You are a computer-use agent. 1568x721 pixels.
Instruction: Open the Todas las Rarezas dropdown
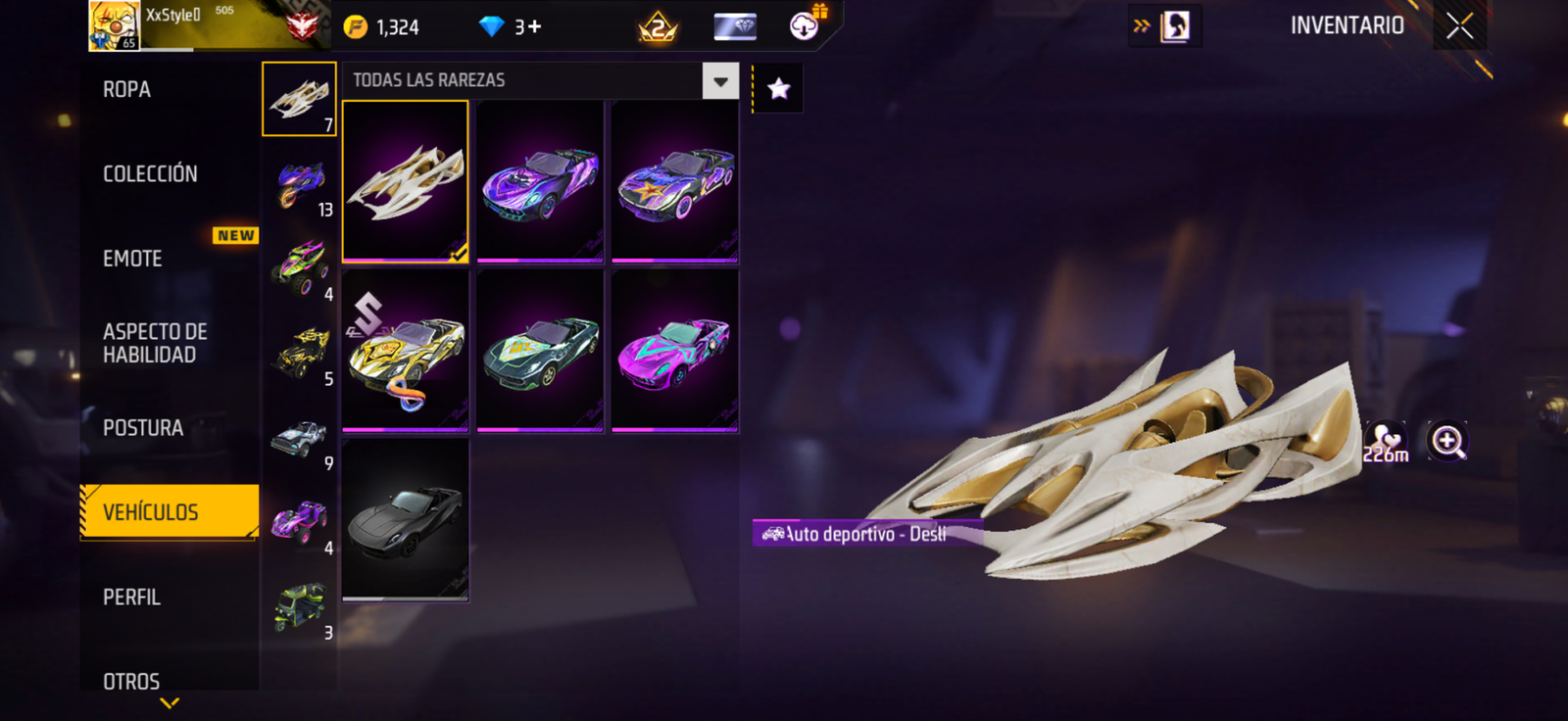pos(720,81)
